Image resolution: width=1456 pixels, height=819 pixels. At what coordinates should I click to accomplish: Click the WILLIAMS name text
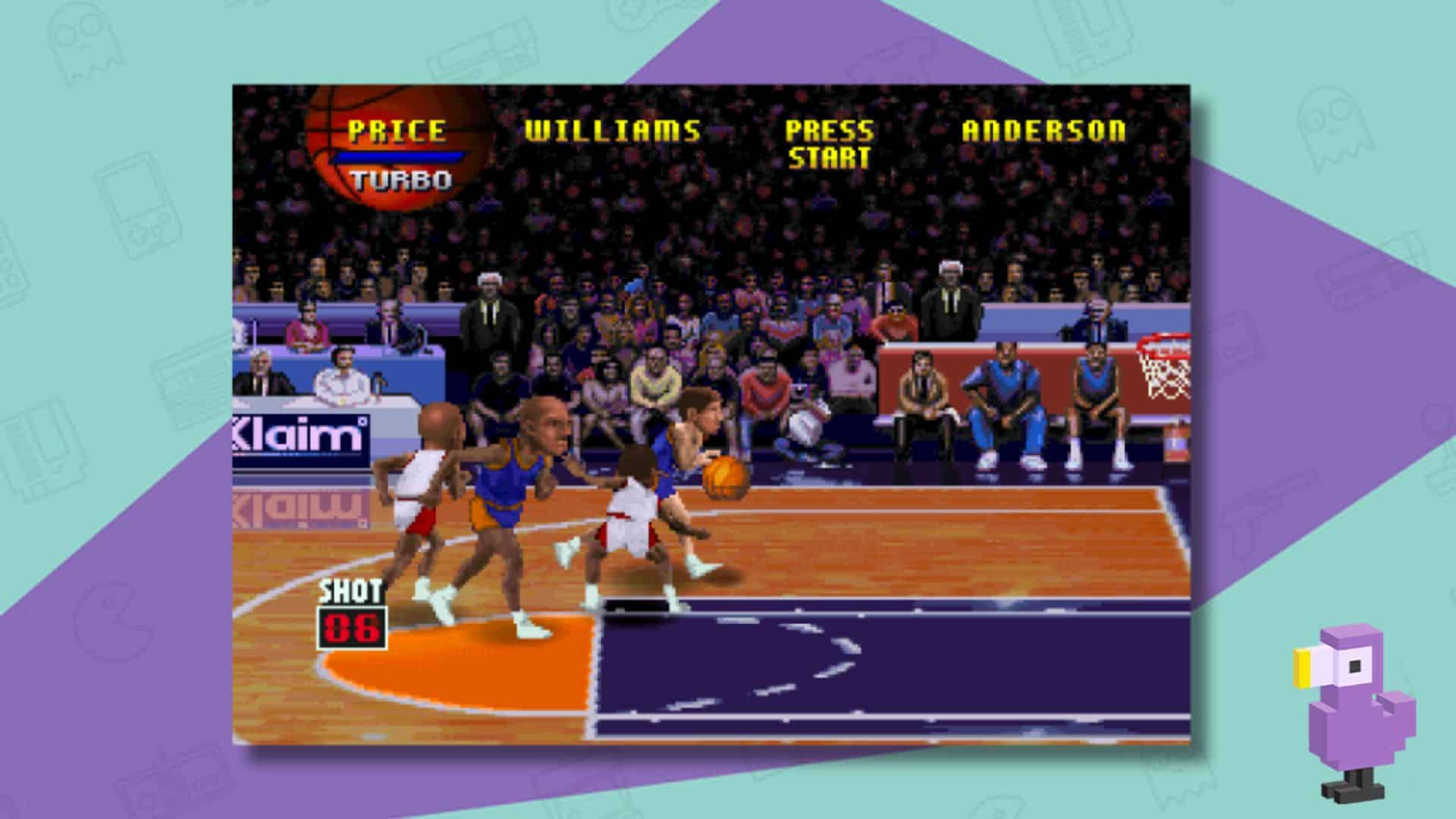point(612,130)
